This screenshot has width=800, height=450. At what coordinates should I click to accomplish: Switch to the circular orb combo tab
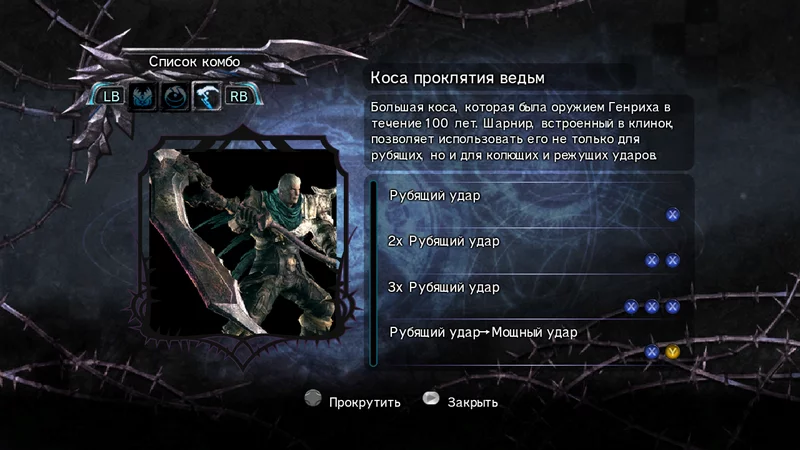pos(176,97)
